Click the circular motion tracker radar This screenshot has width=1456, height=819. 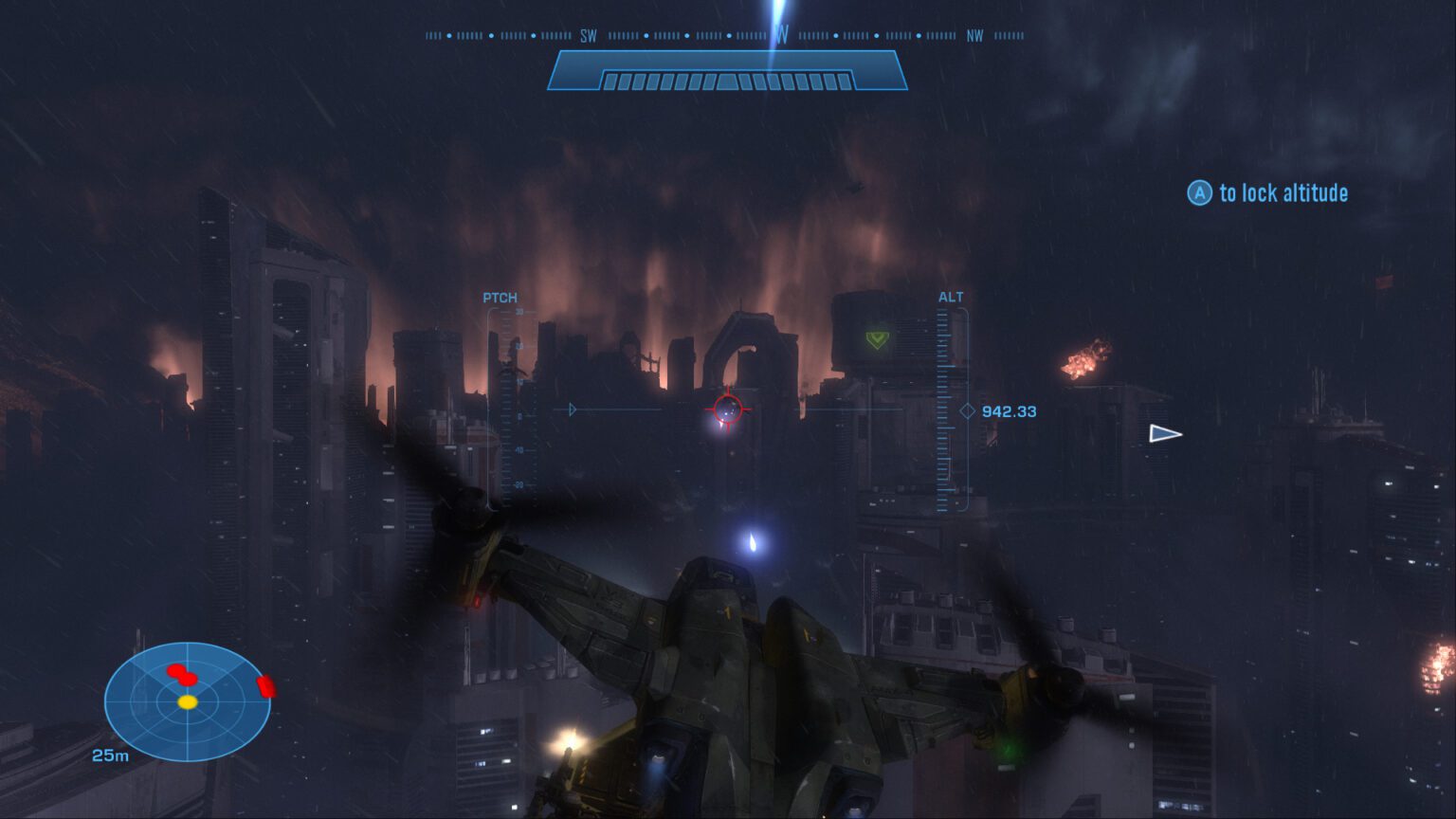click(x=188, y=701)
